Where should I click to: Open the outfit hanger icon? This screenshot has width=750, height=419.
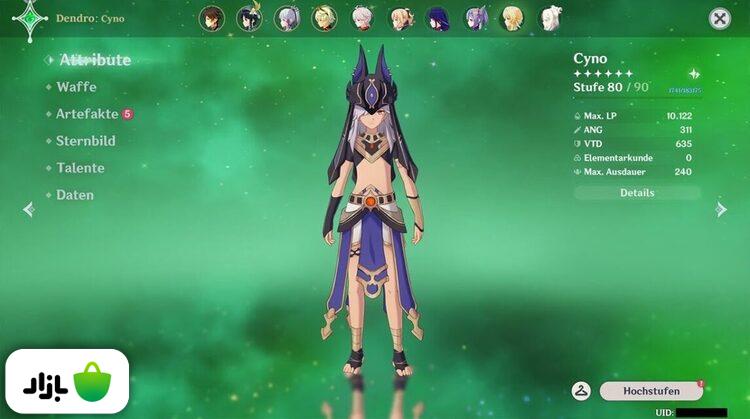581,391
